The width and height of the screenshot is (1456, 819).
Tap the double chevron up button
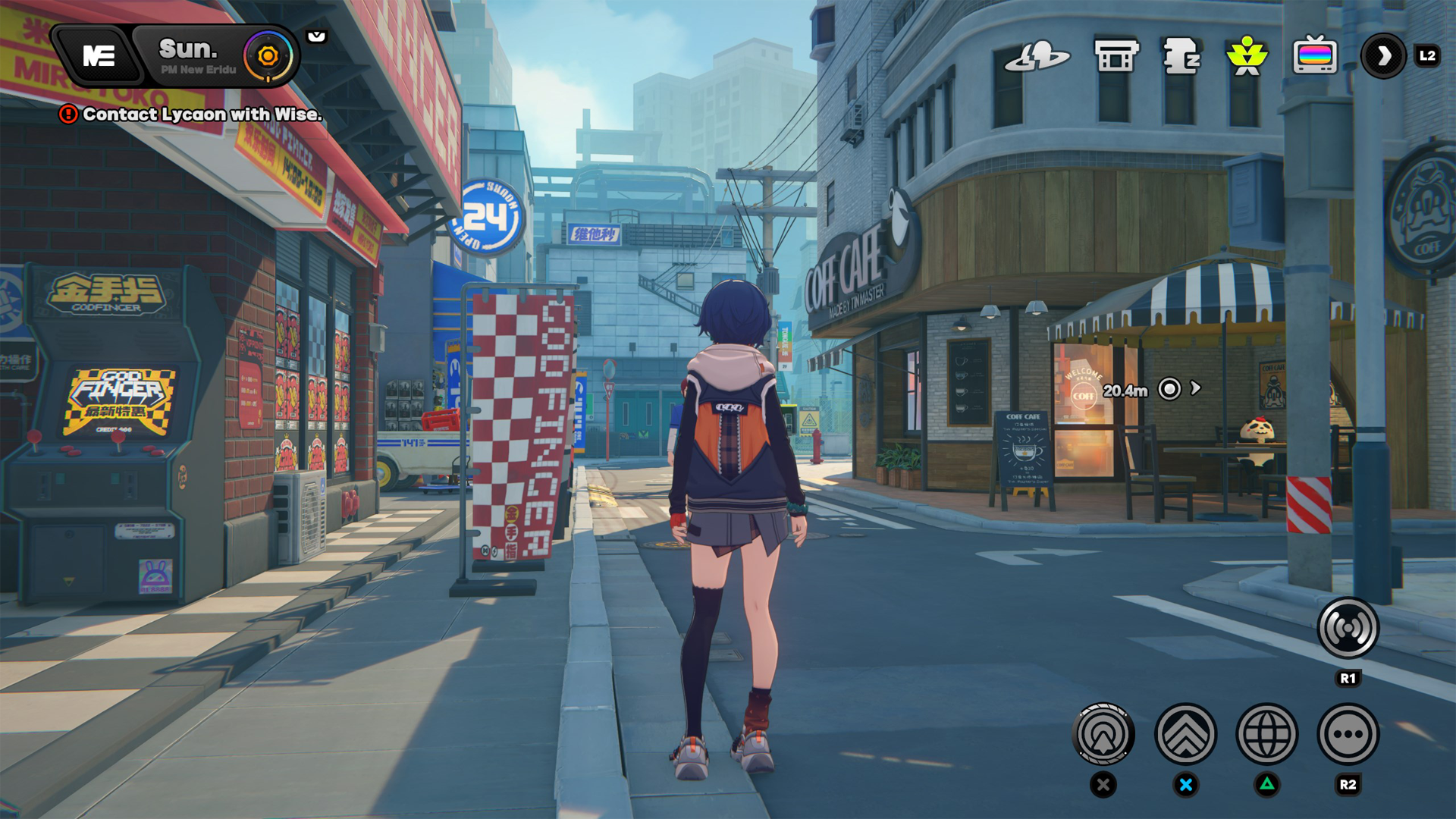(x=1185, y=734)
